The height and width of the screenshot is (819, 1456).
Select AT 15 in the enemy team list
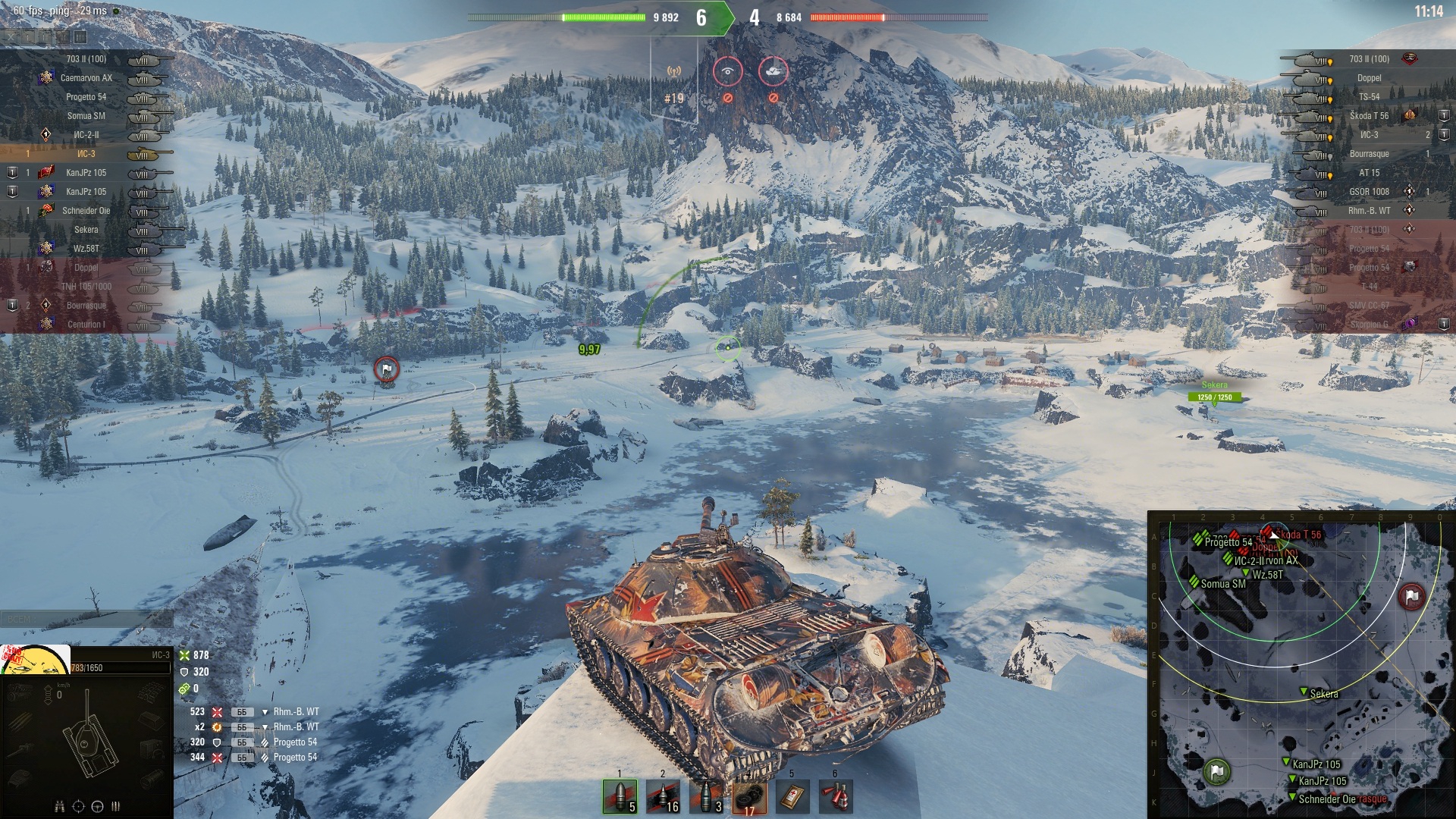click(1369, 173)
